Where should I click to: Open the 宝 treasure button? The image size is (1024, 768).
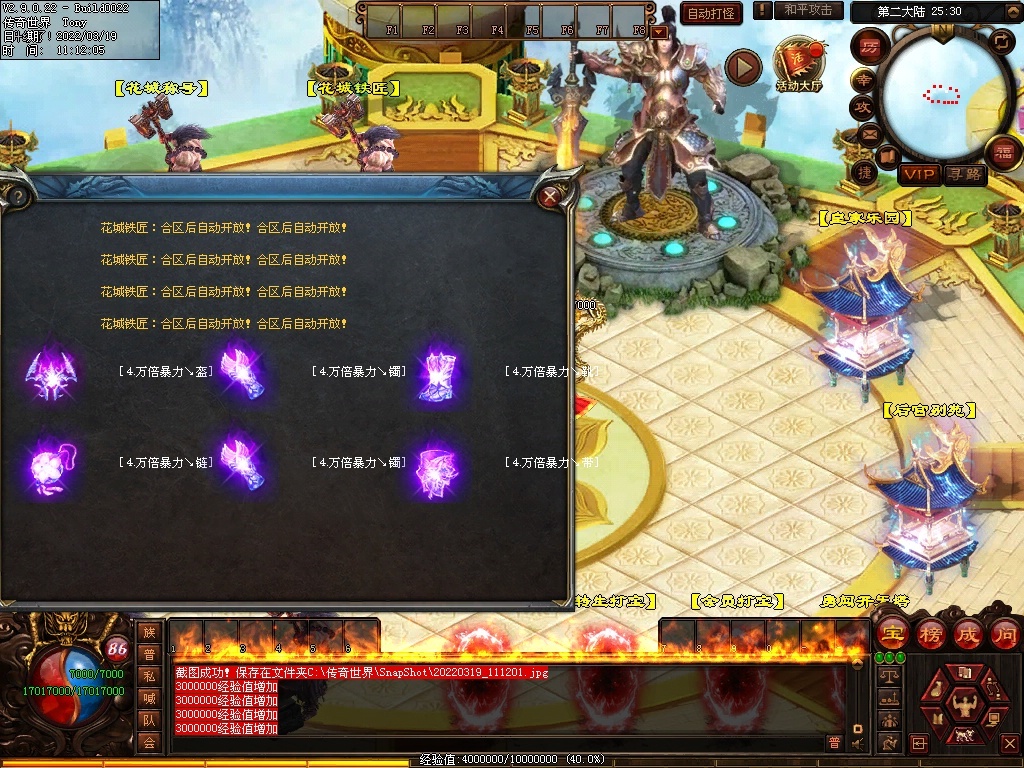click(x=892, y=633)
